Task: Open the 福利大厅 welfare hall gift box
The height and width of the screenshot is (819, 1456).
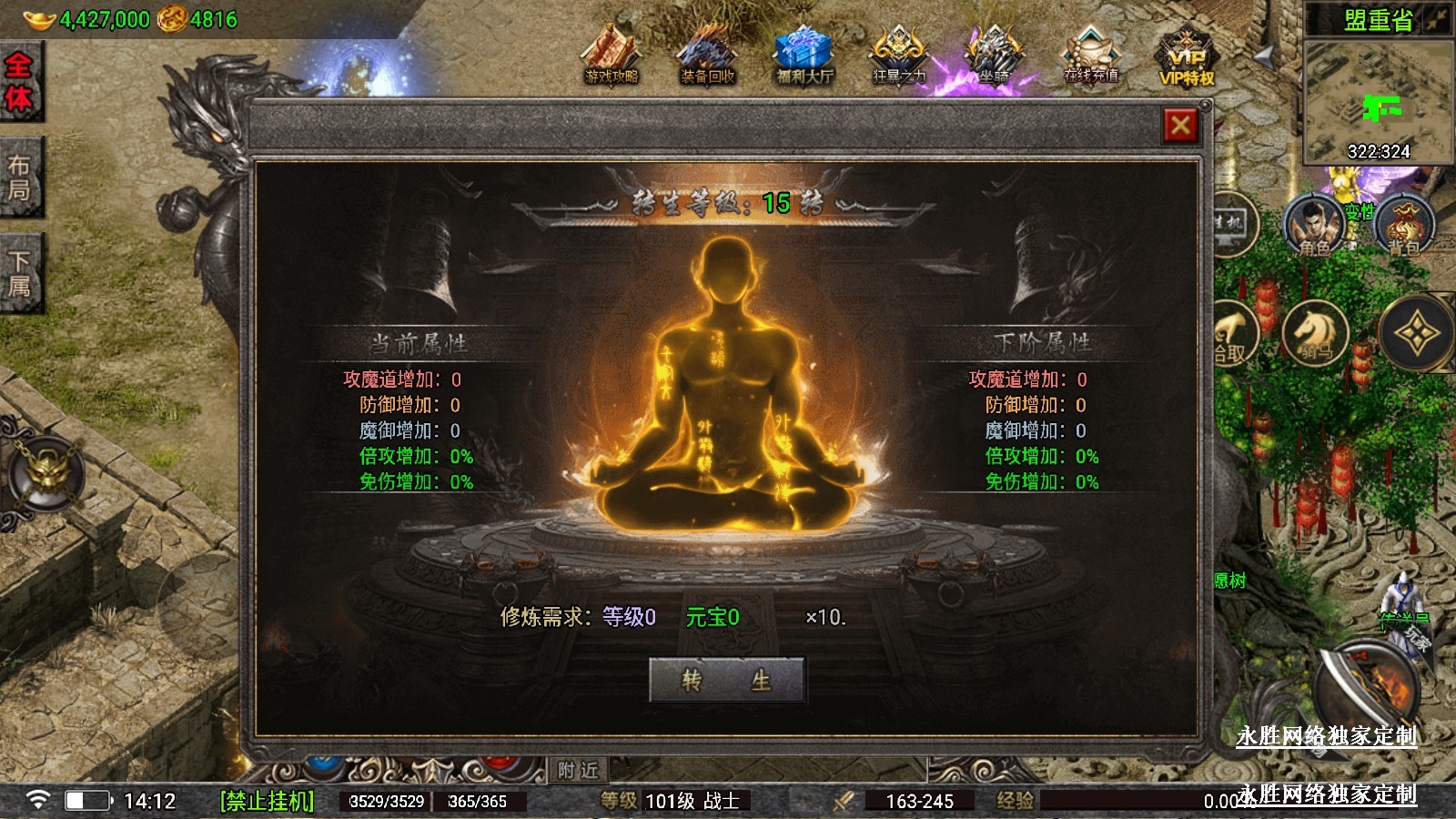Action: [804, 56]
